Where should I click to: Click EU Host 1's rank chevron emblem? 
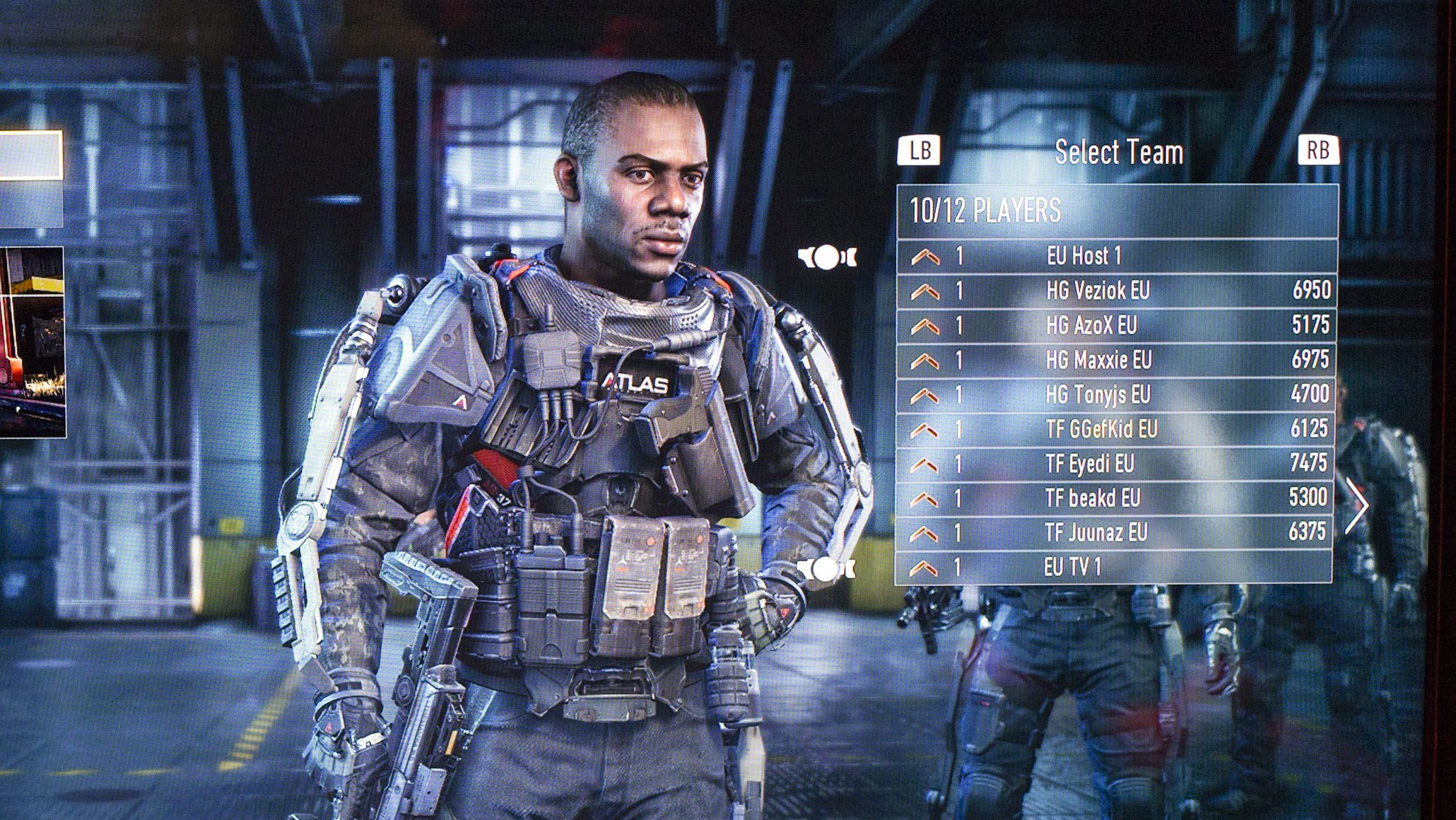click(926, 258)
